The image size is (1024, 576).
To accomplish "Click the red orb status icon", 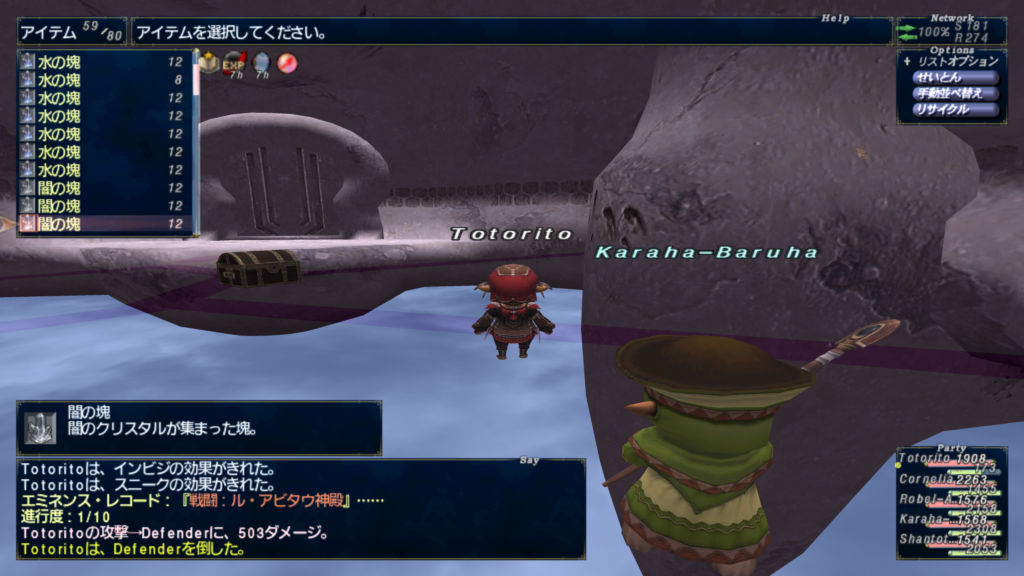I will (287, 64).
